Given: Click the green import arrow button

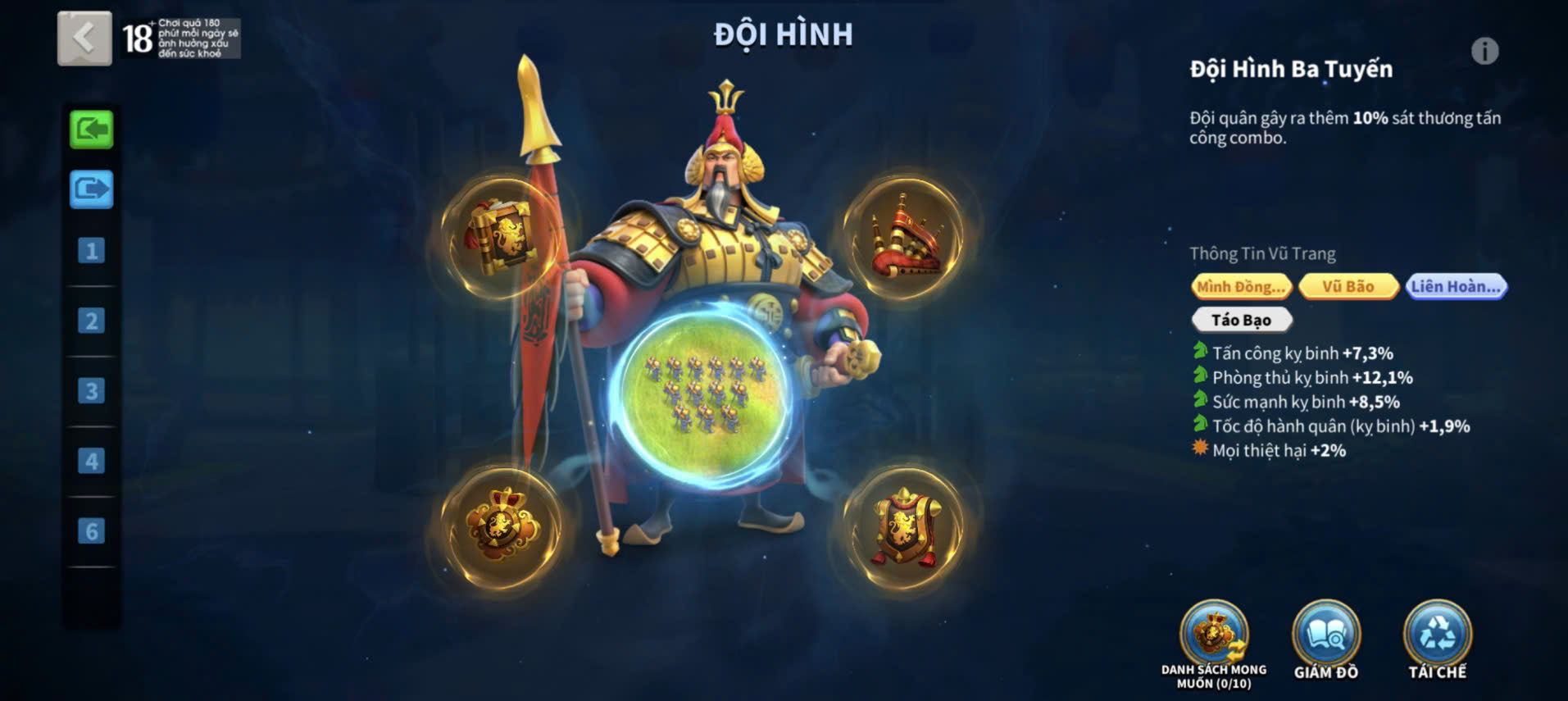Looking at the screenshot, I should click(91, 130).
